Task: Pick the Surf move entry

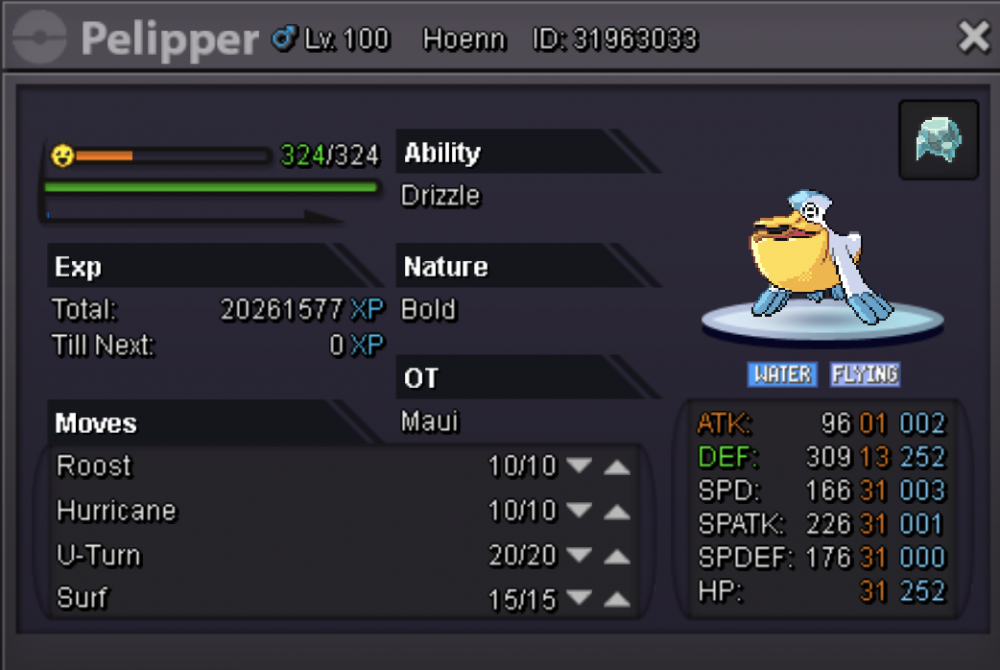Action: click(x=82, y=599)
